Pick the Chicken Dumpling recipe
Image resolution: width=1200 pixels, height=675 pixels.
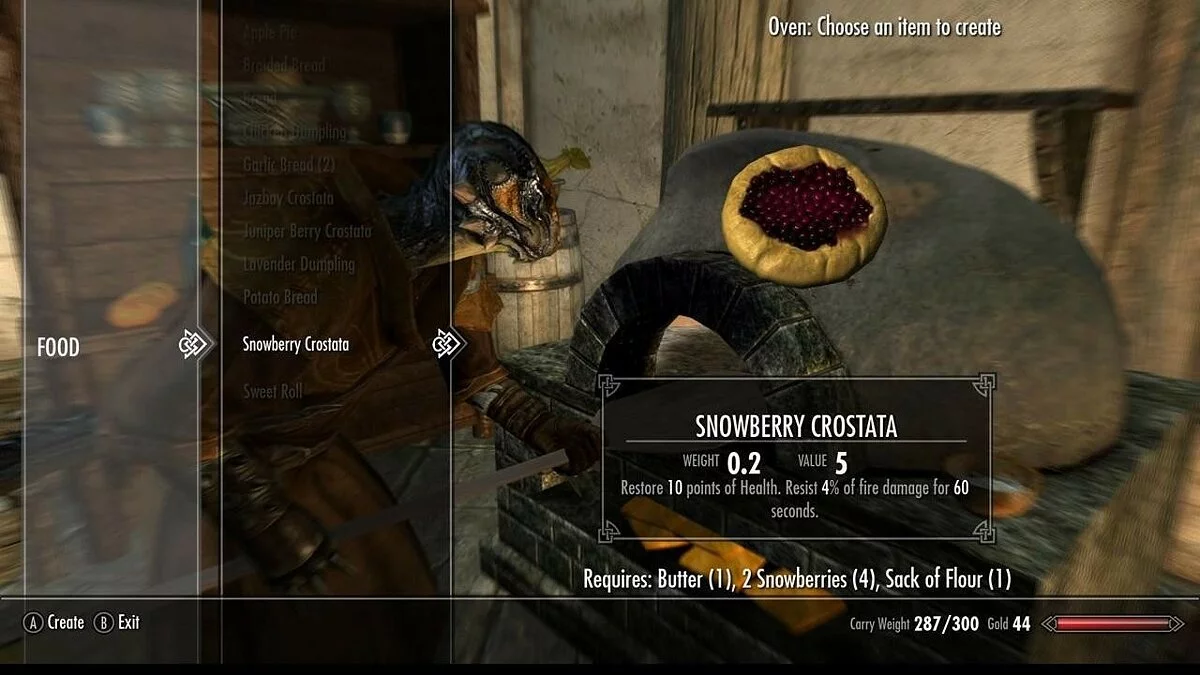[295, 132]
